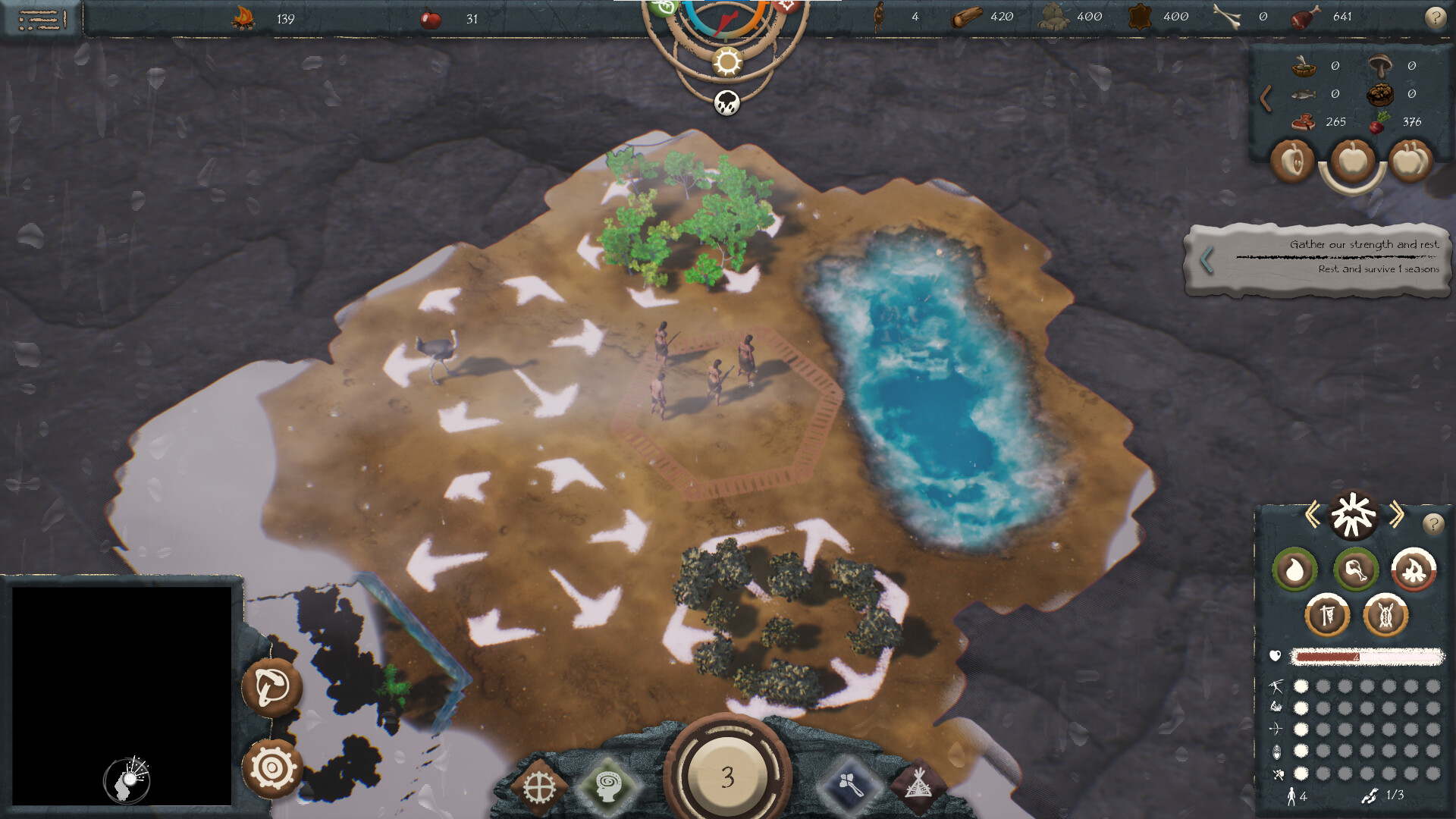
Task: Click the right double-arrow to view next tribe member
Action: point(1397,513)
